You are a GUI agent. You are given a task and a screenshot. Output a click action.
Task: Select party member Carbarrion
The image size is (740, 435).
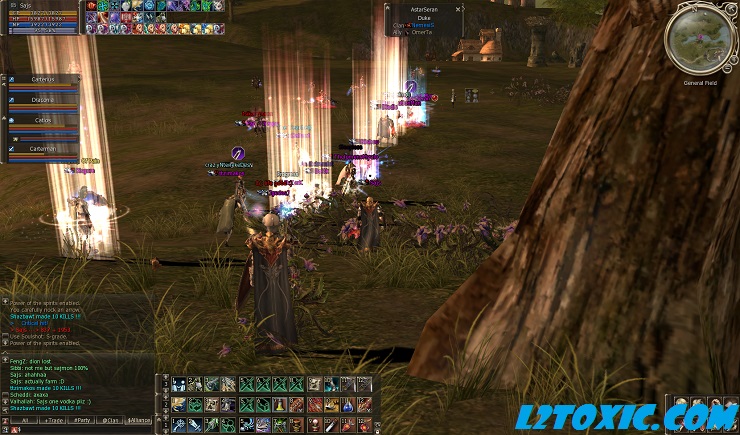coord(44,150)
